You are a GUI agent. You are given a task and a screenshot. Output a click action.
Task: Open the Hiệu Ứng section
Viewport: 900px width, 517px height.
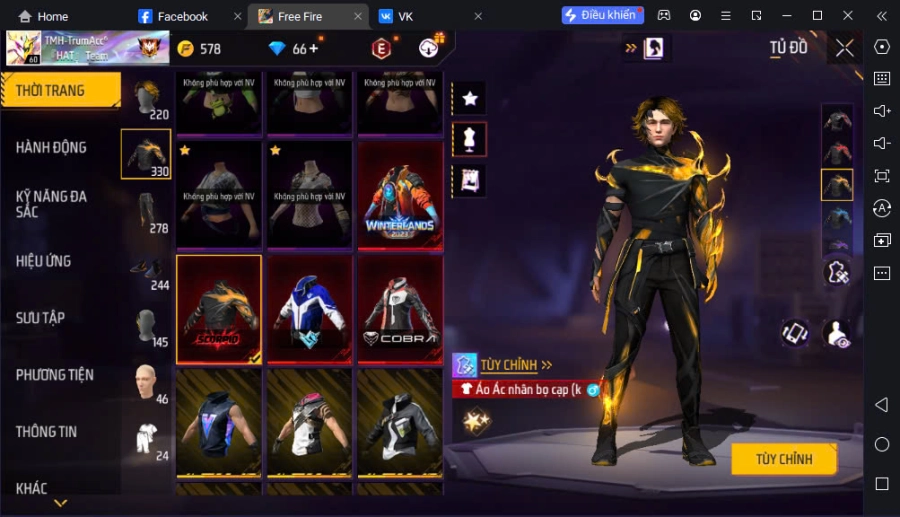(x=44, y=261)
